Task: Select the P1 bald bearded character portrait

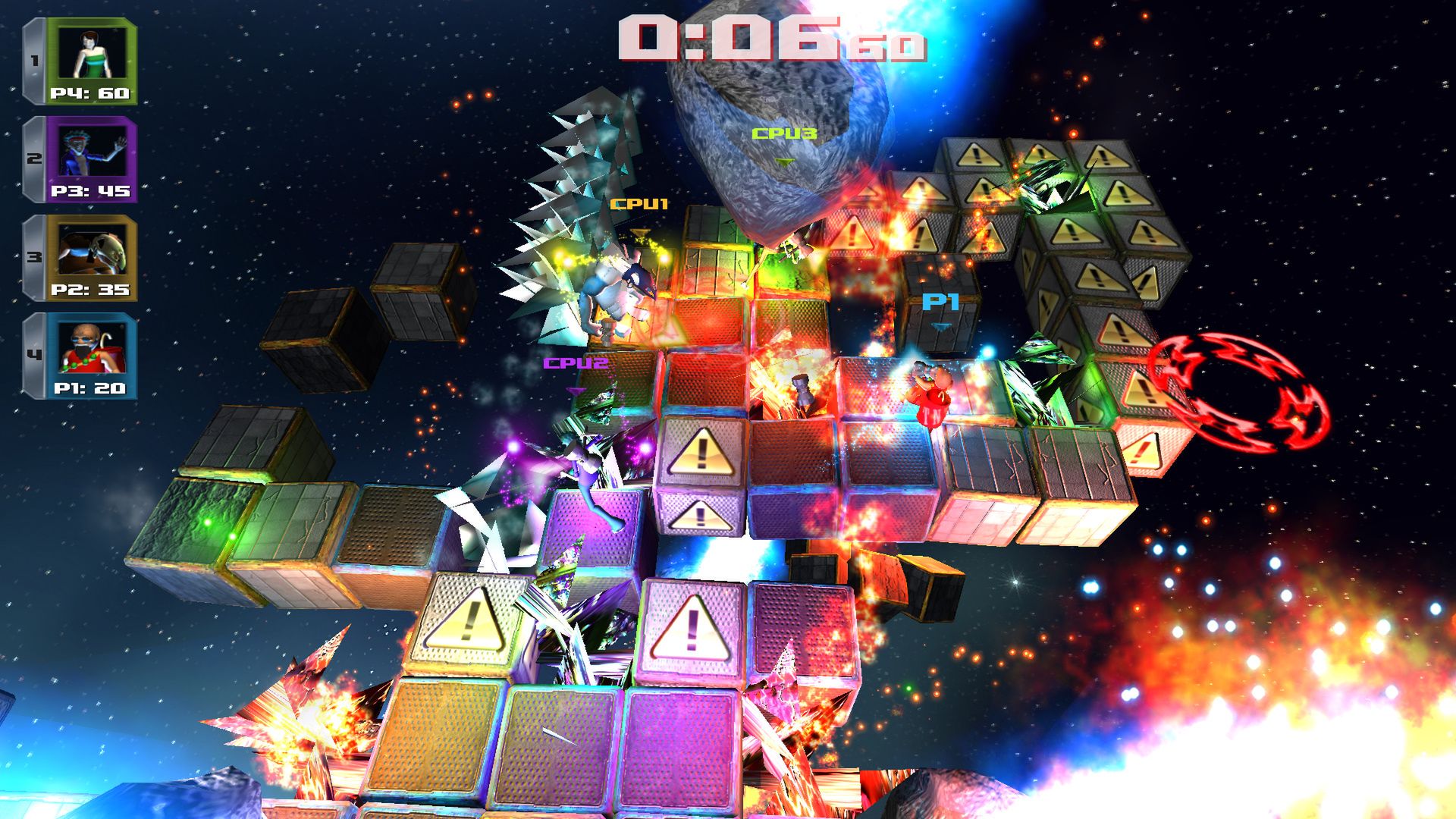Action: point(91,350)
